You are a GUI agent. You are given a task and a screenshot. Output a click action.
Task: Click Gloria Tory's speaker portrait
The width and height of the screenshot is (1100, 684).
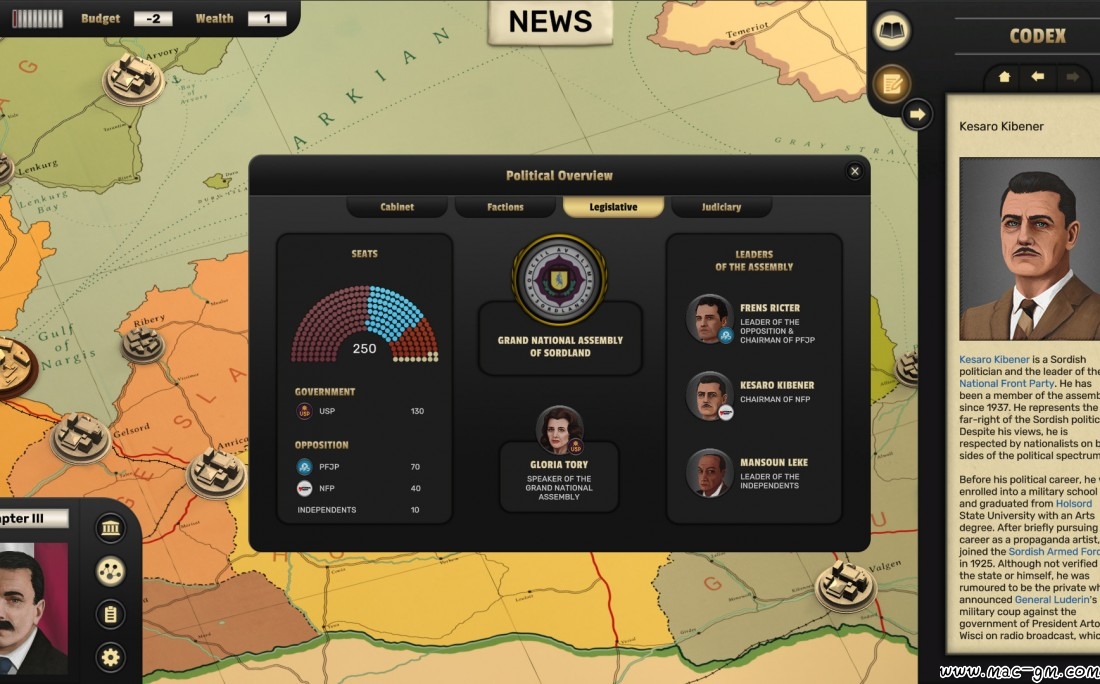tap(559, 430)
